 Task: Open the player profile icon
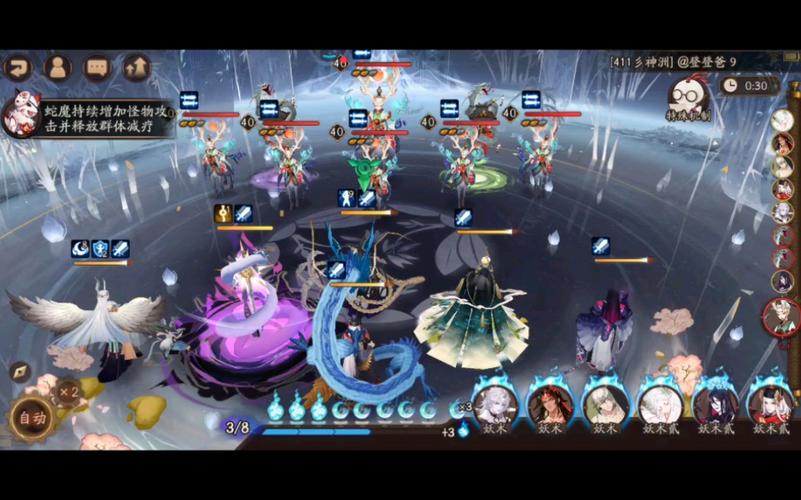click(x=58, y=68)
